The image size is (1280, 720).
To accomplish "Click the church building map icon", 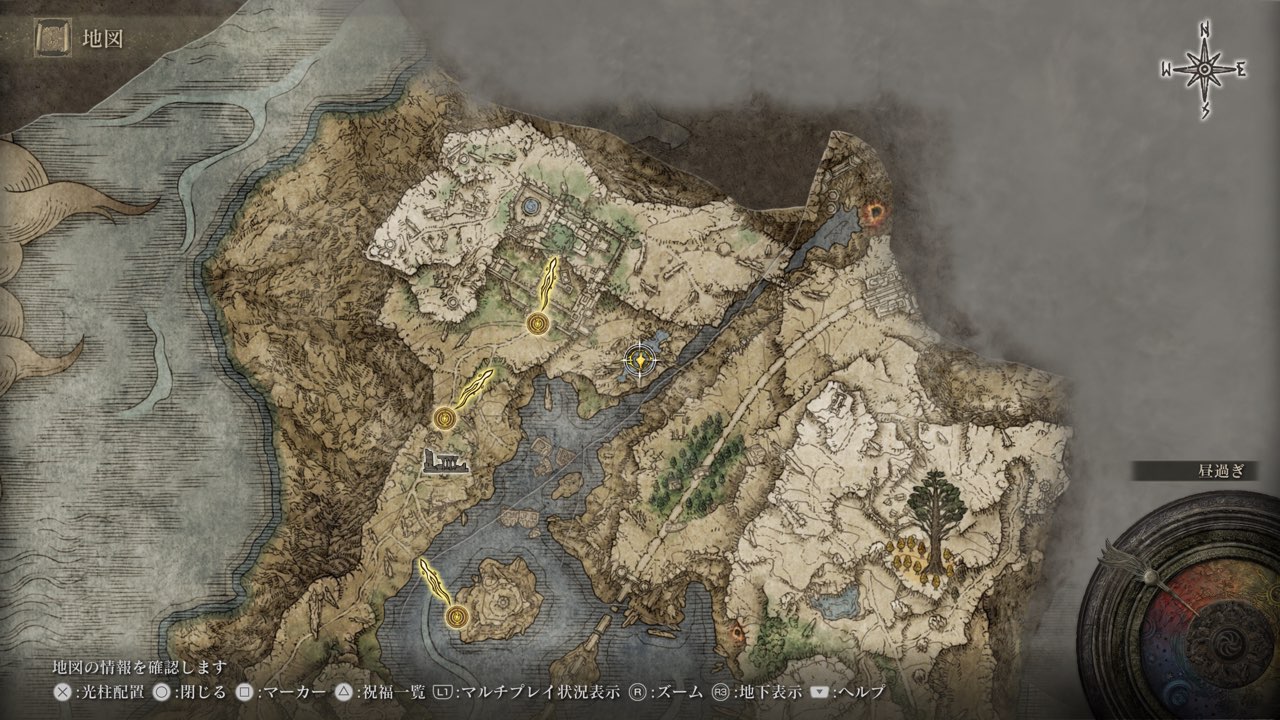I will click(446, 463).
